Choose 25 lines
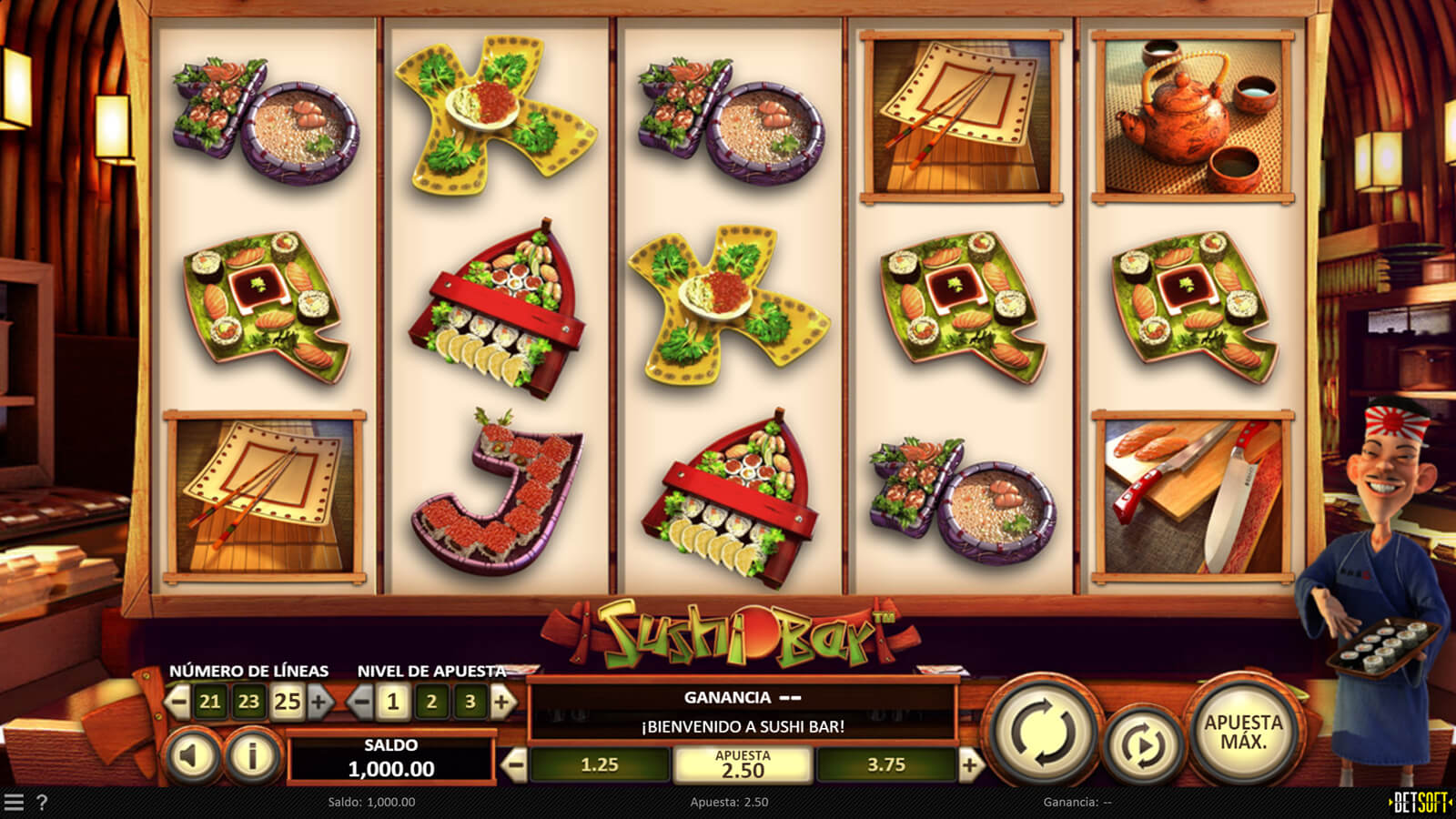1456x819 pixels. tap(287, 702)
